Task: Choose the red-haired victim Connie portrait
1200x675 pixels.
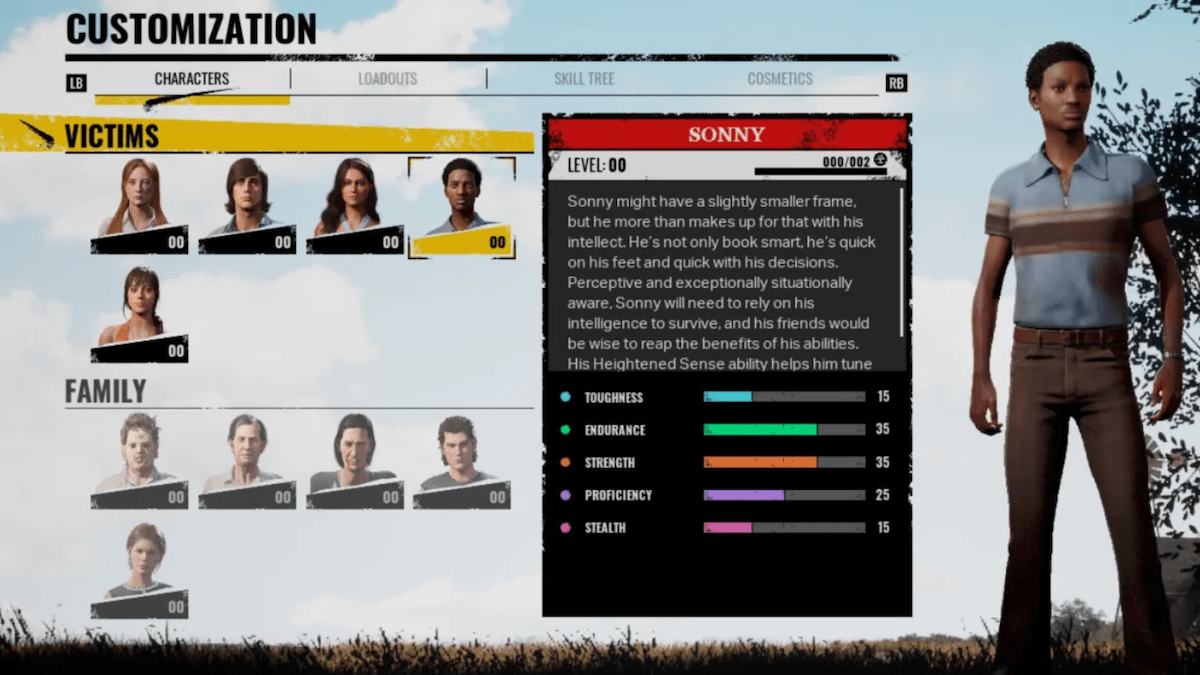Action: click(x=140, y=206)
